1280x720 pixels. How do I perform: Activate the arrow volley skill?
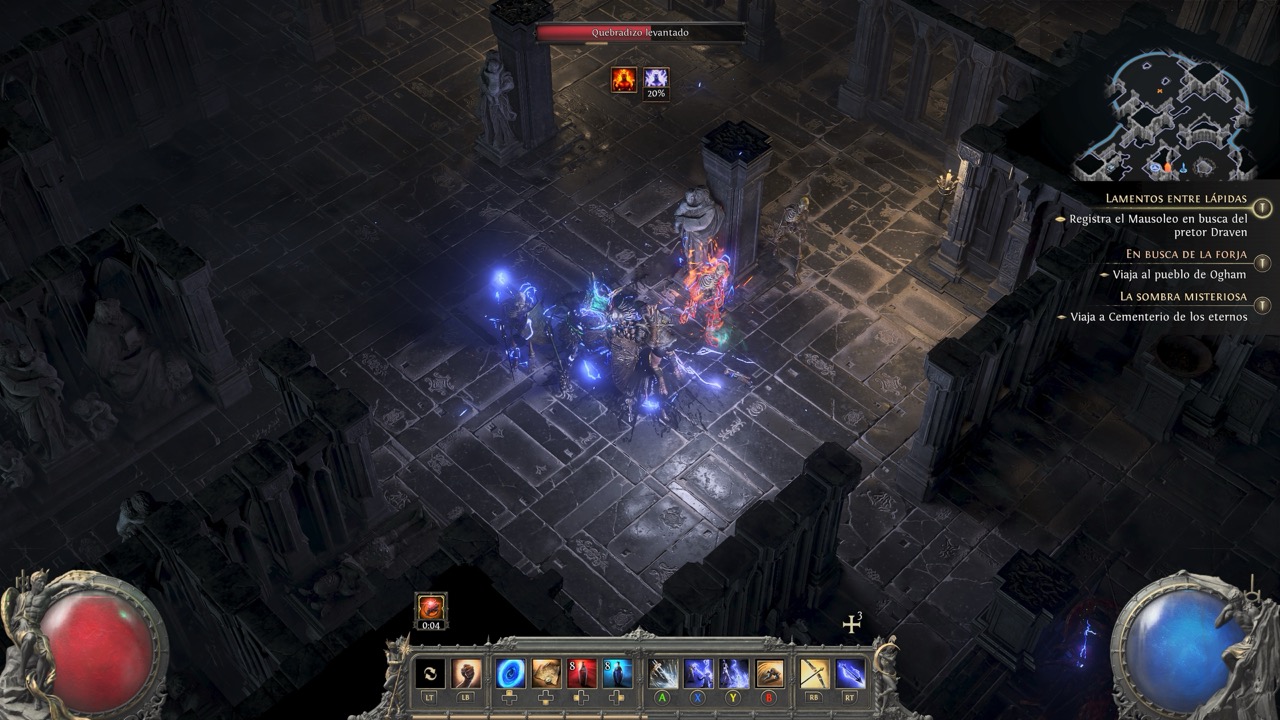coord(663,673)
